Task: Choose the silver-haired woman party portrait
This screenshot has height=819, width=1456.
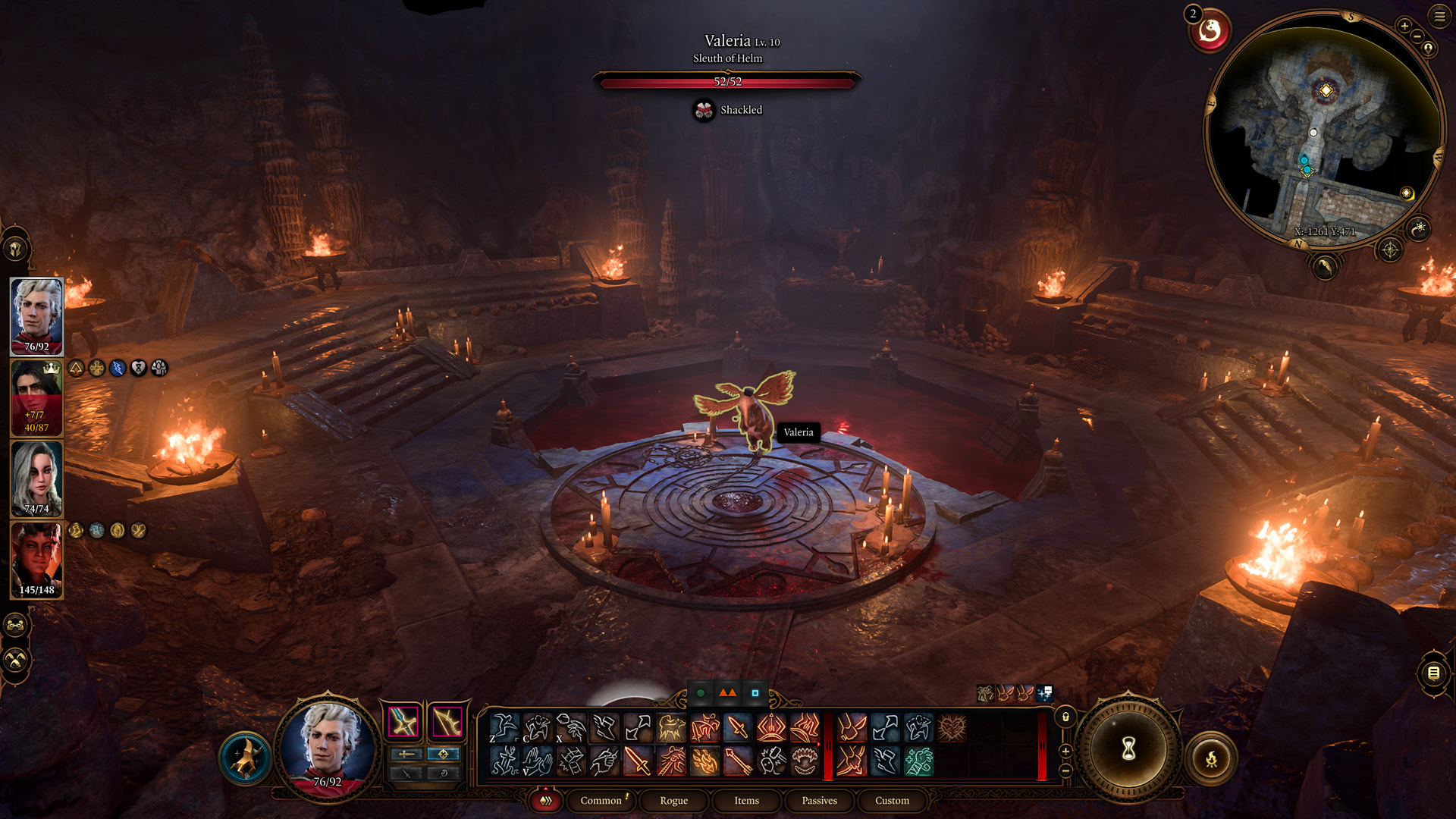Action: point(36,479)
